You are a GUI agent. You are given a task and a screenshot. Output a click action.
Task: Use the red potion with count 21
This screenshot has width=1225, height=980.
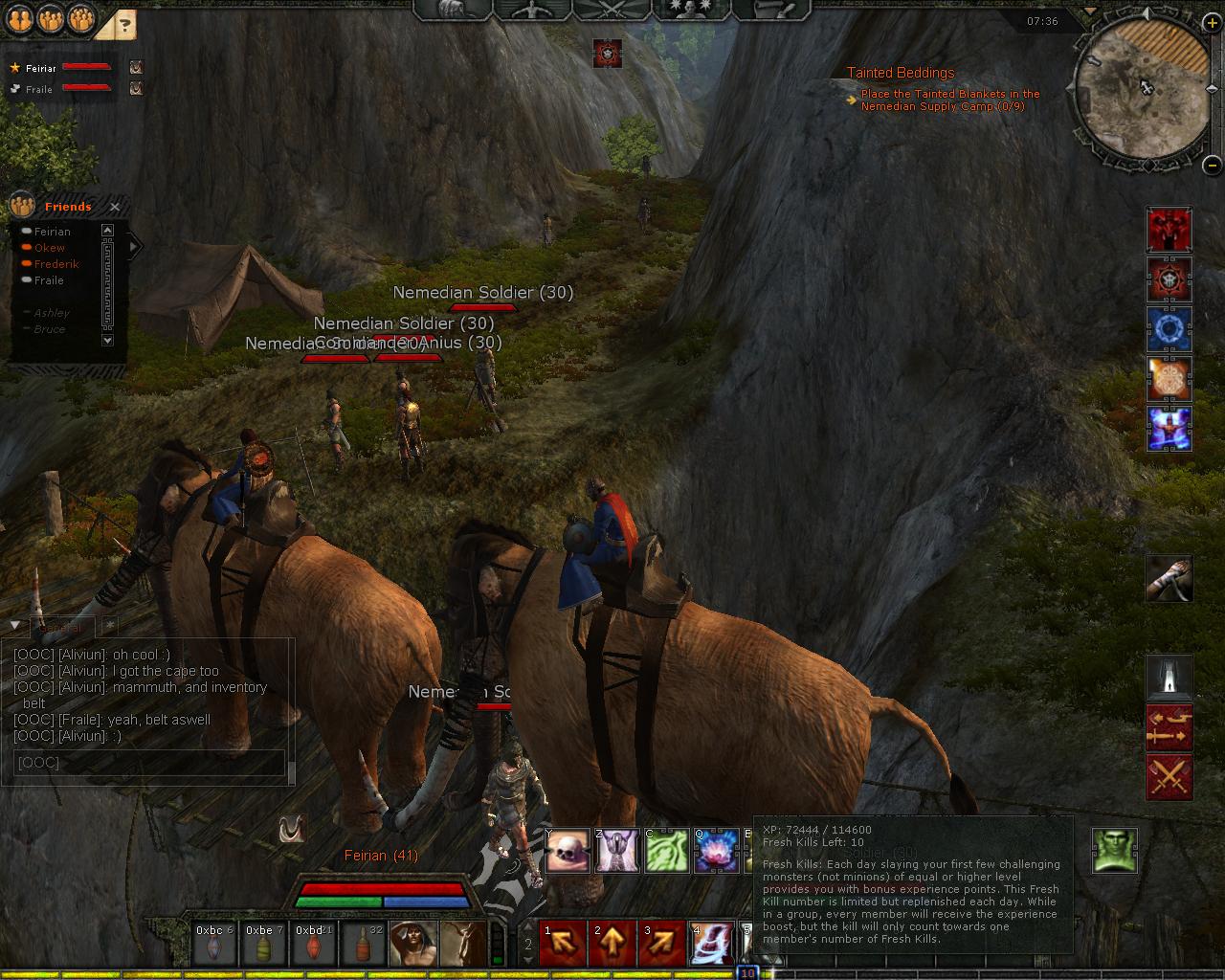click(310, 944)
